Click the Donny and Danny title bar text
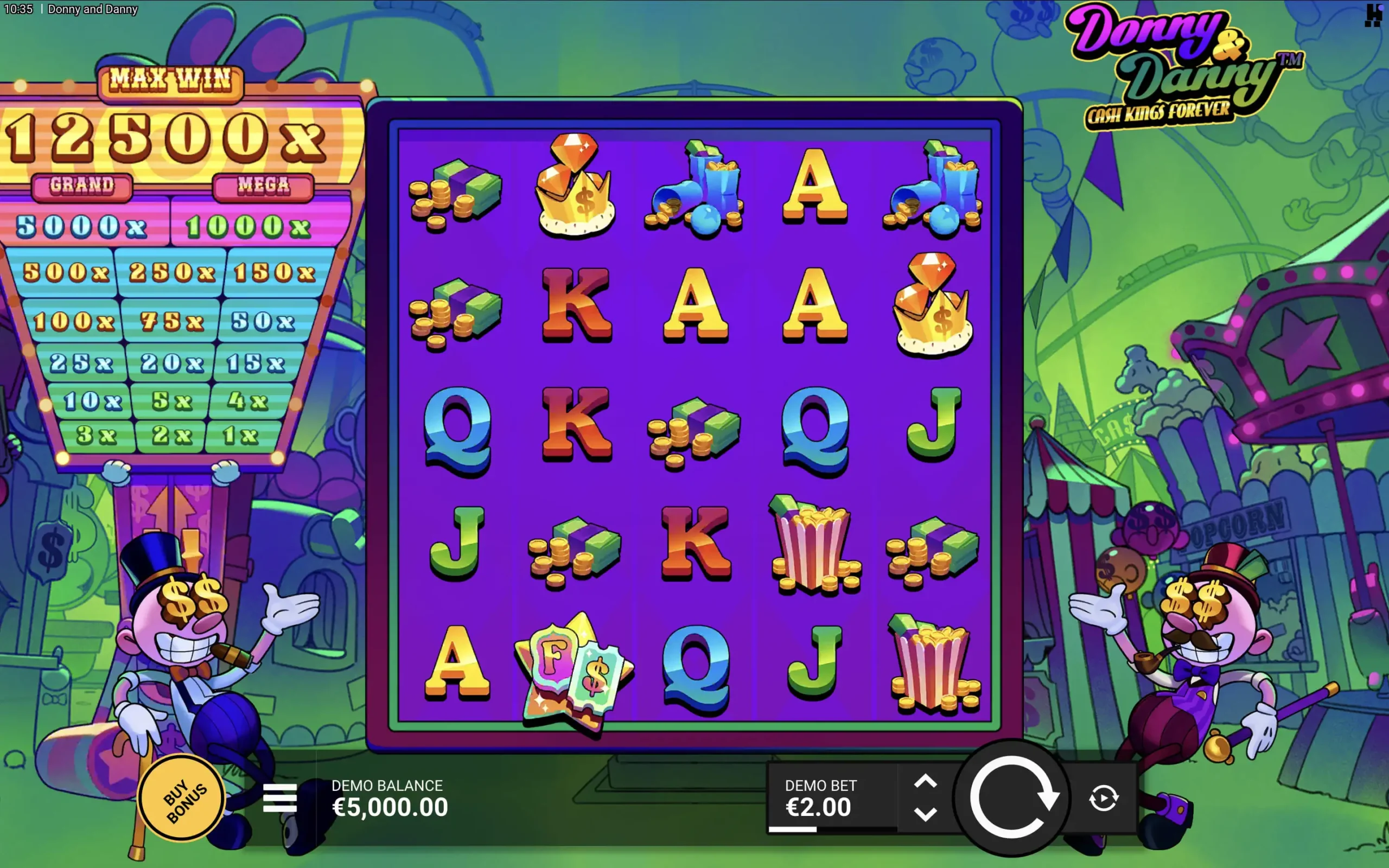 [x=93, y=9]
